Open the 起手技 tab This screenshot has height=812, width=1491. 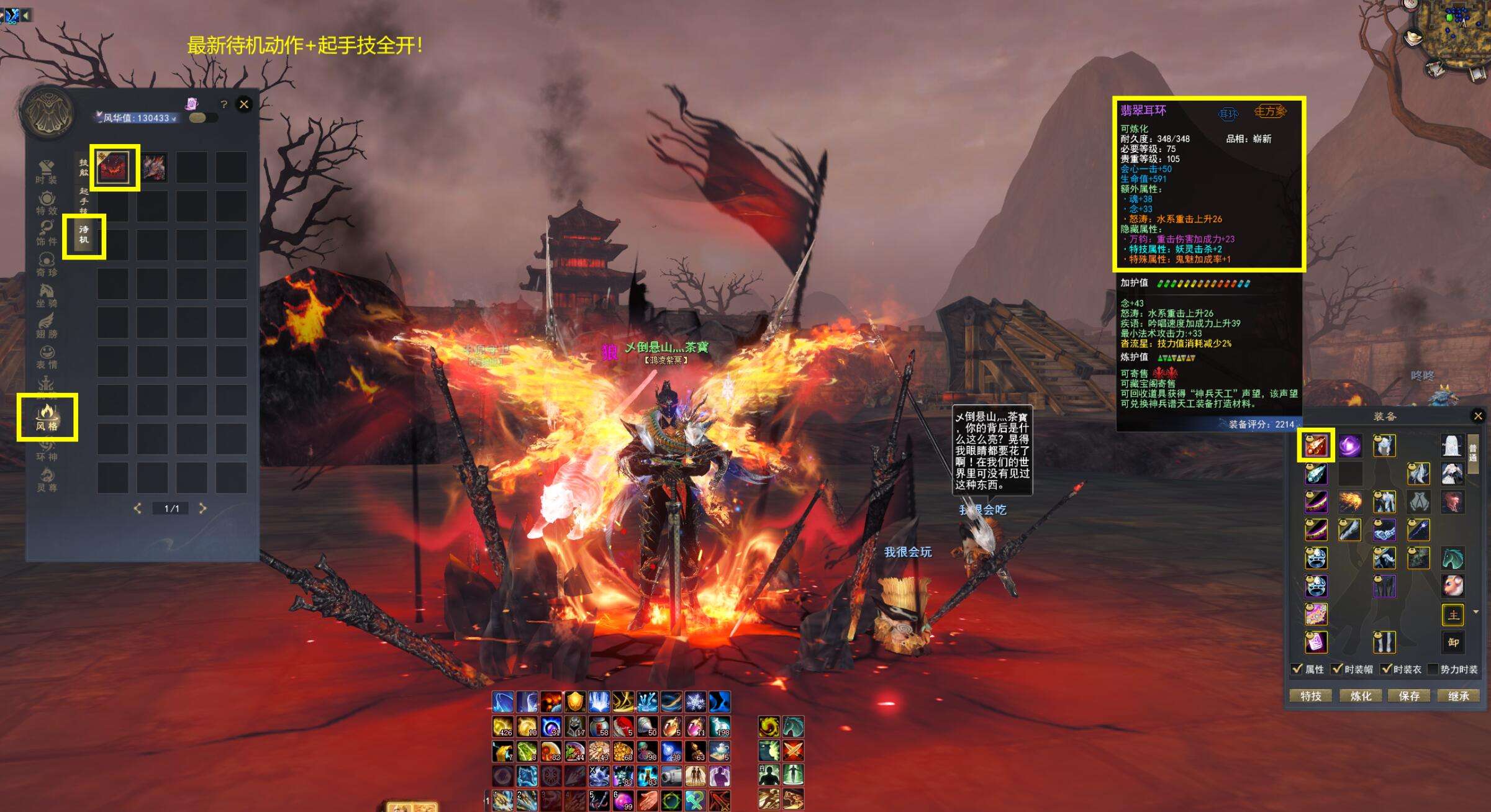click(x=84, y=200)
